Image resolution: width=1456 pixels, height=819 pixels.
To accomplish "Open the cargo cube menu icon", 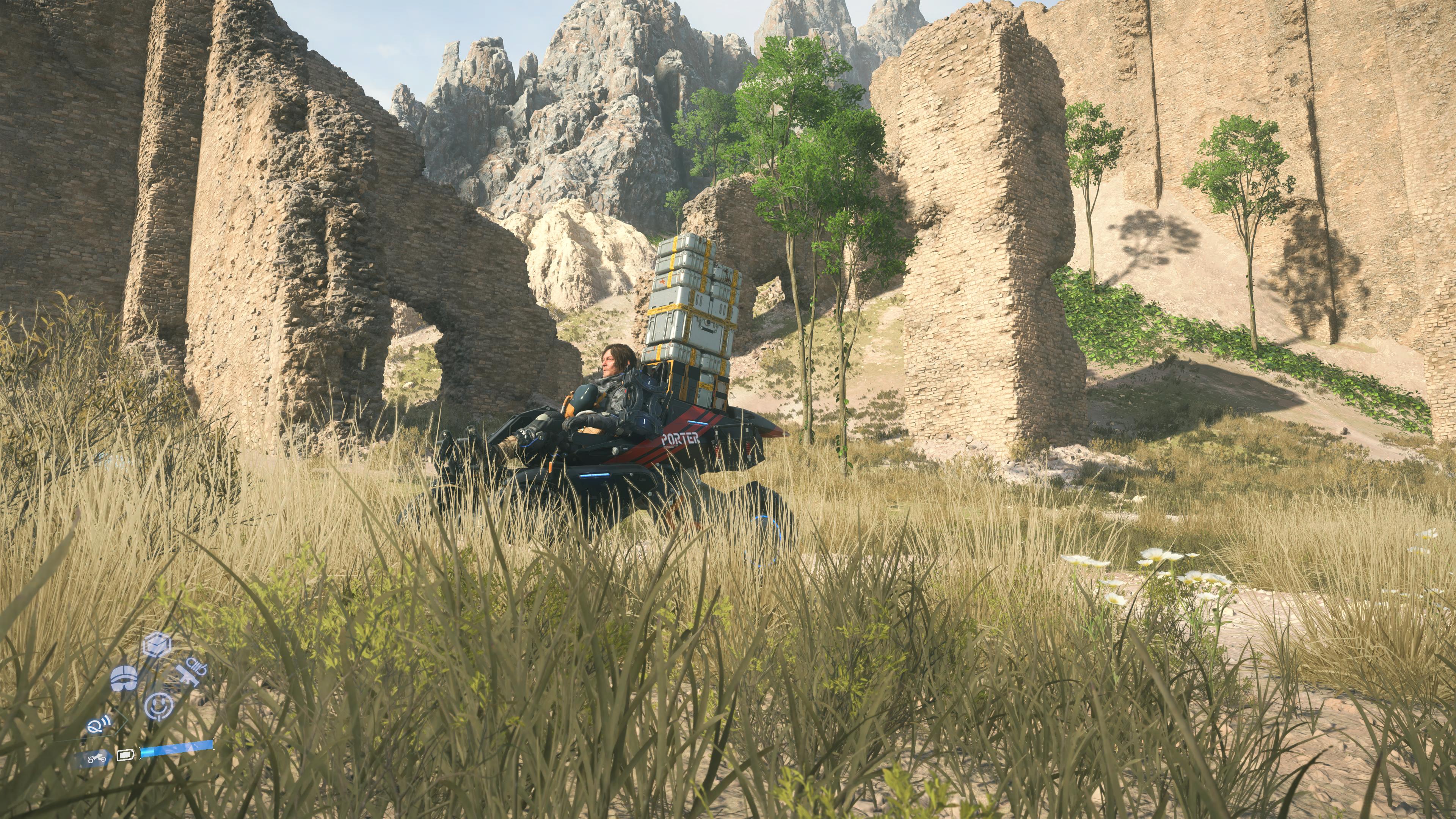I will pos(157,644).
